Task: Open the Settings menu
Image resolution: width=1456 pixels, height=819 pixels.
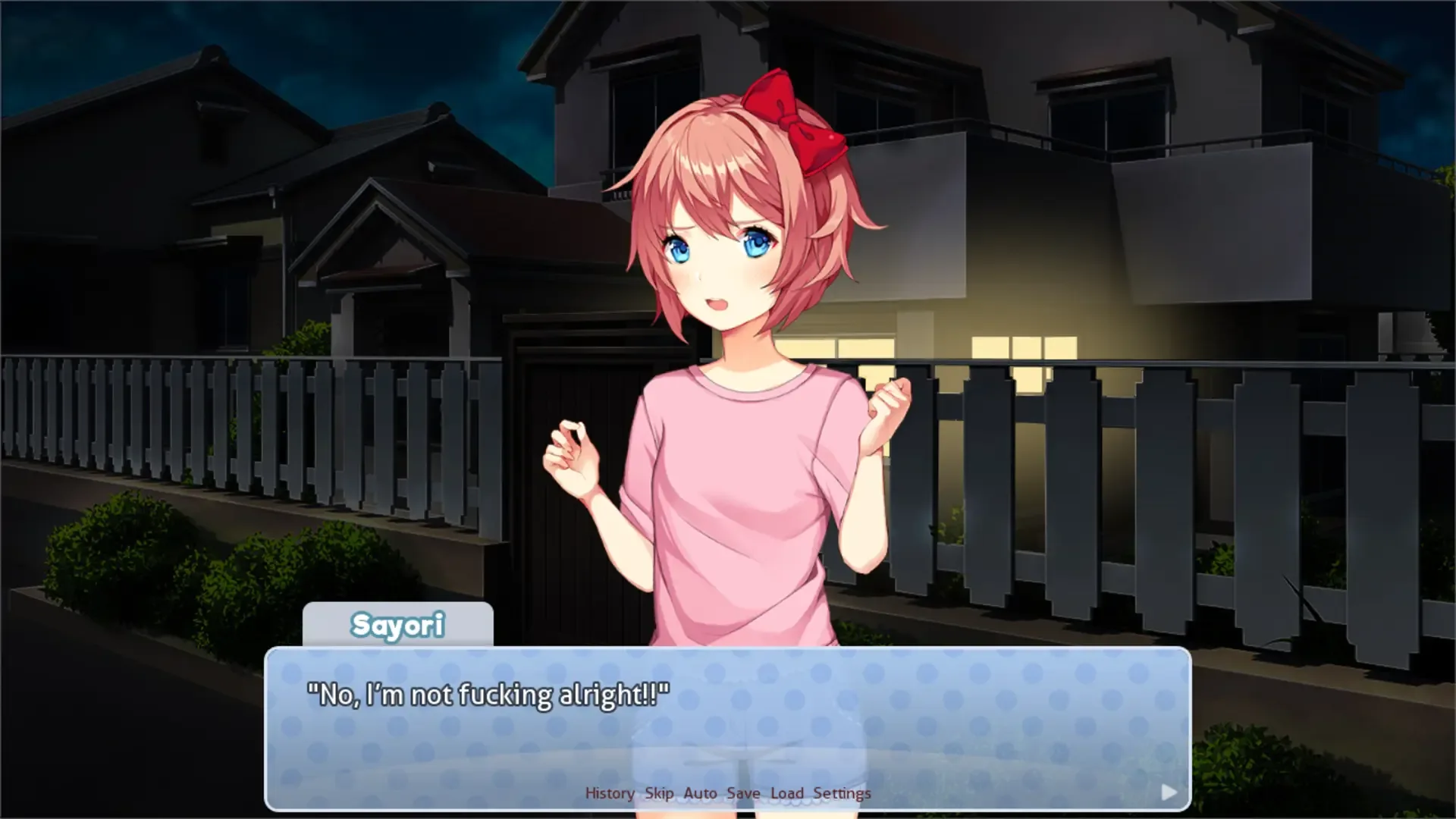Action: click(x=843, y=792)
